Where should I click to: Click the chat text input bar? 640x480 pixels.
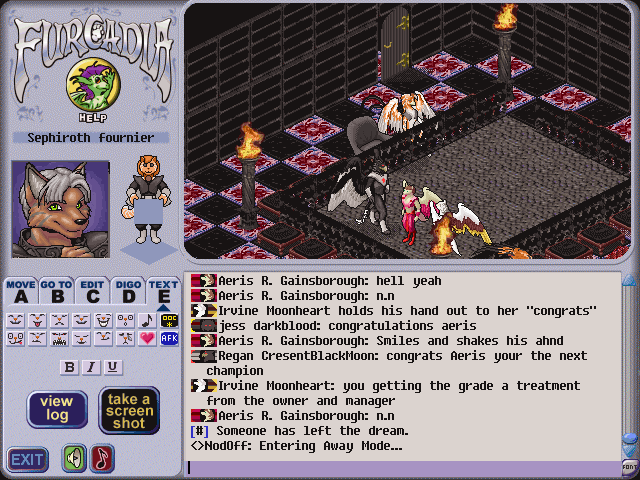(400, 467)
